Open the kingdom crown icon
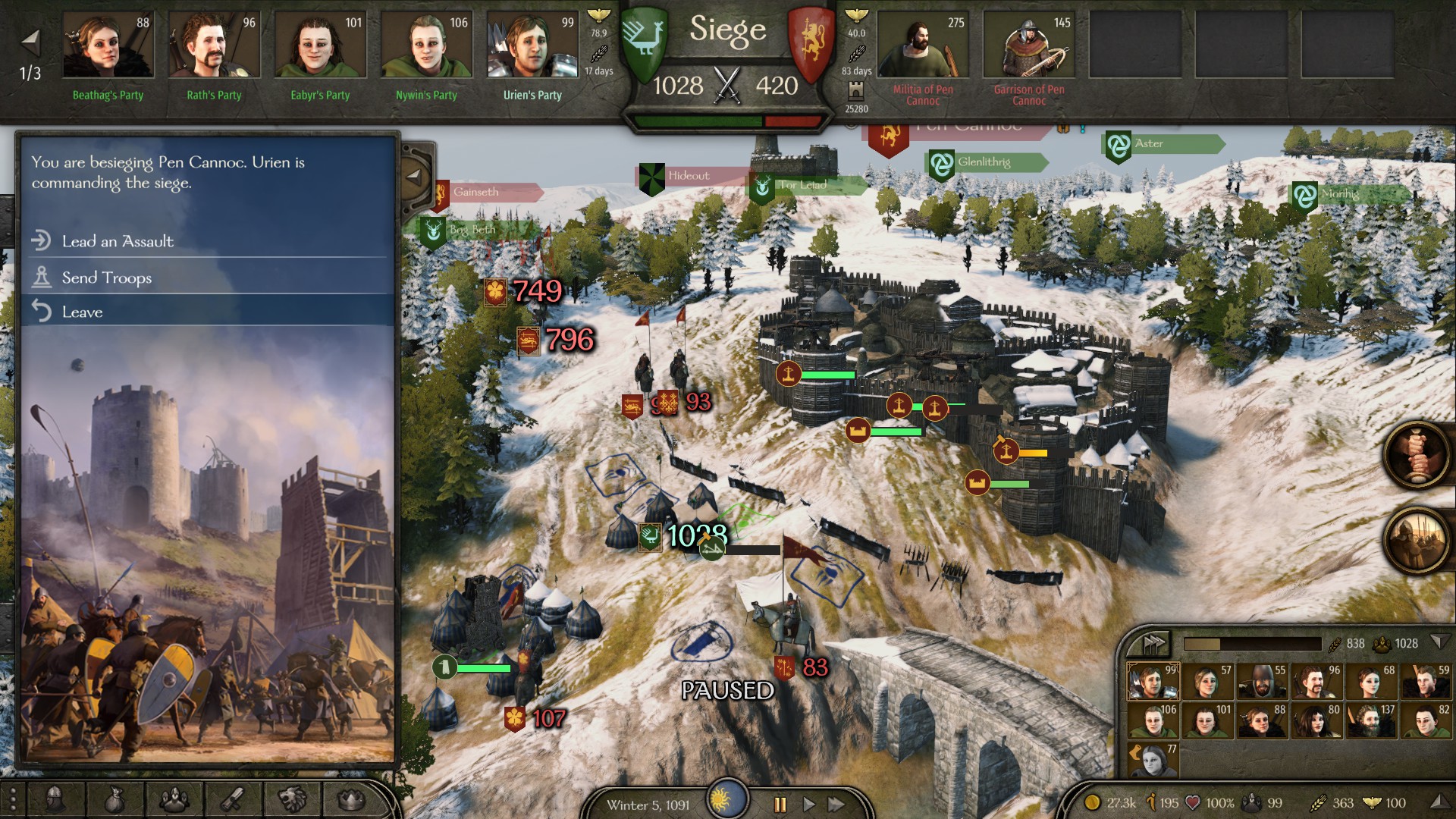This screenshot has width=1456, height=819. click(351, 799)
